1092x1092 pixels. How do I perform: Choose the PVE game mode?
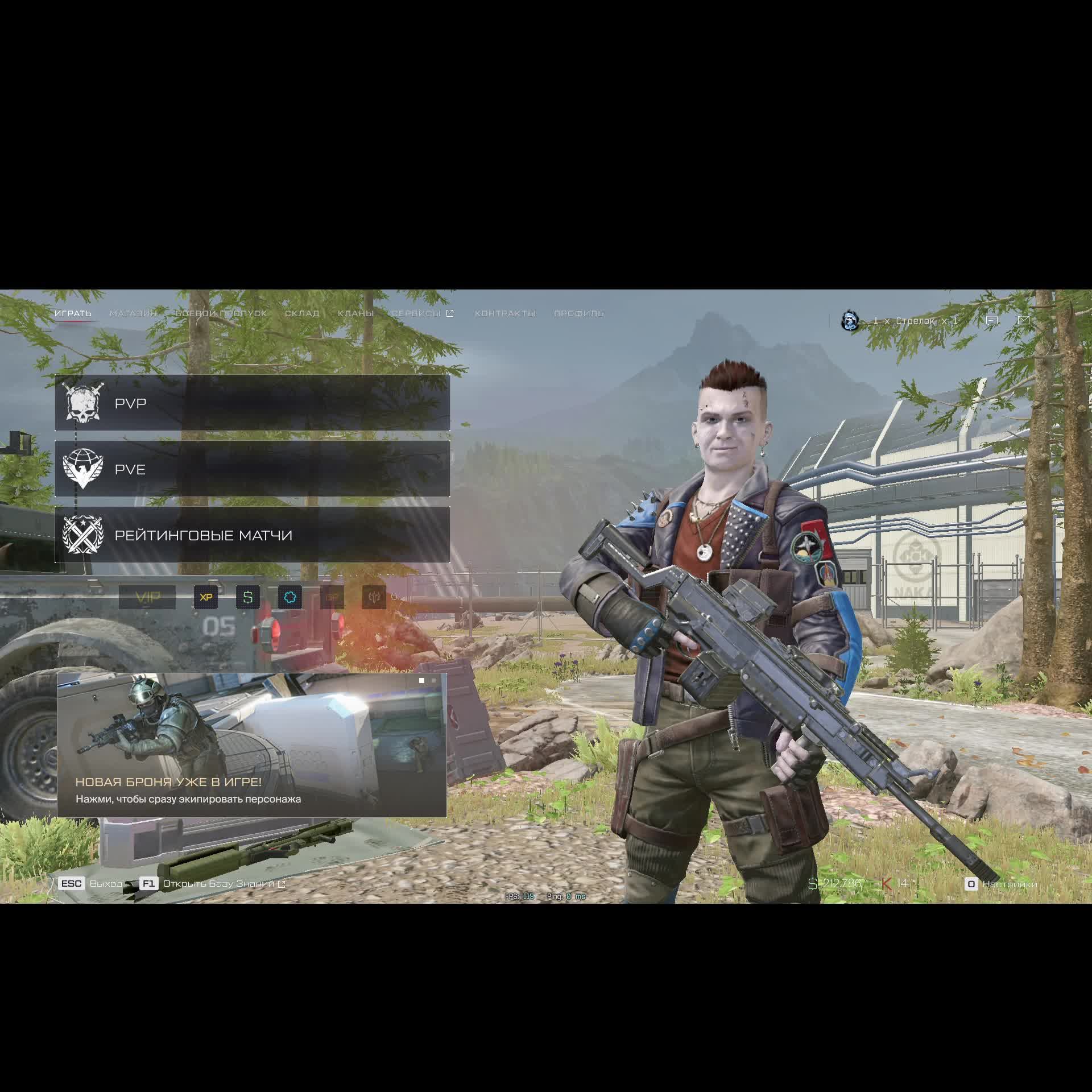tap(252, 469)
